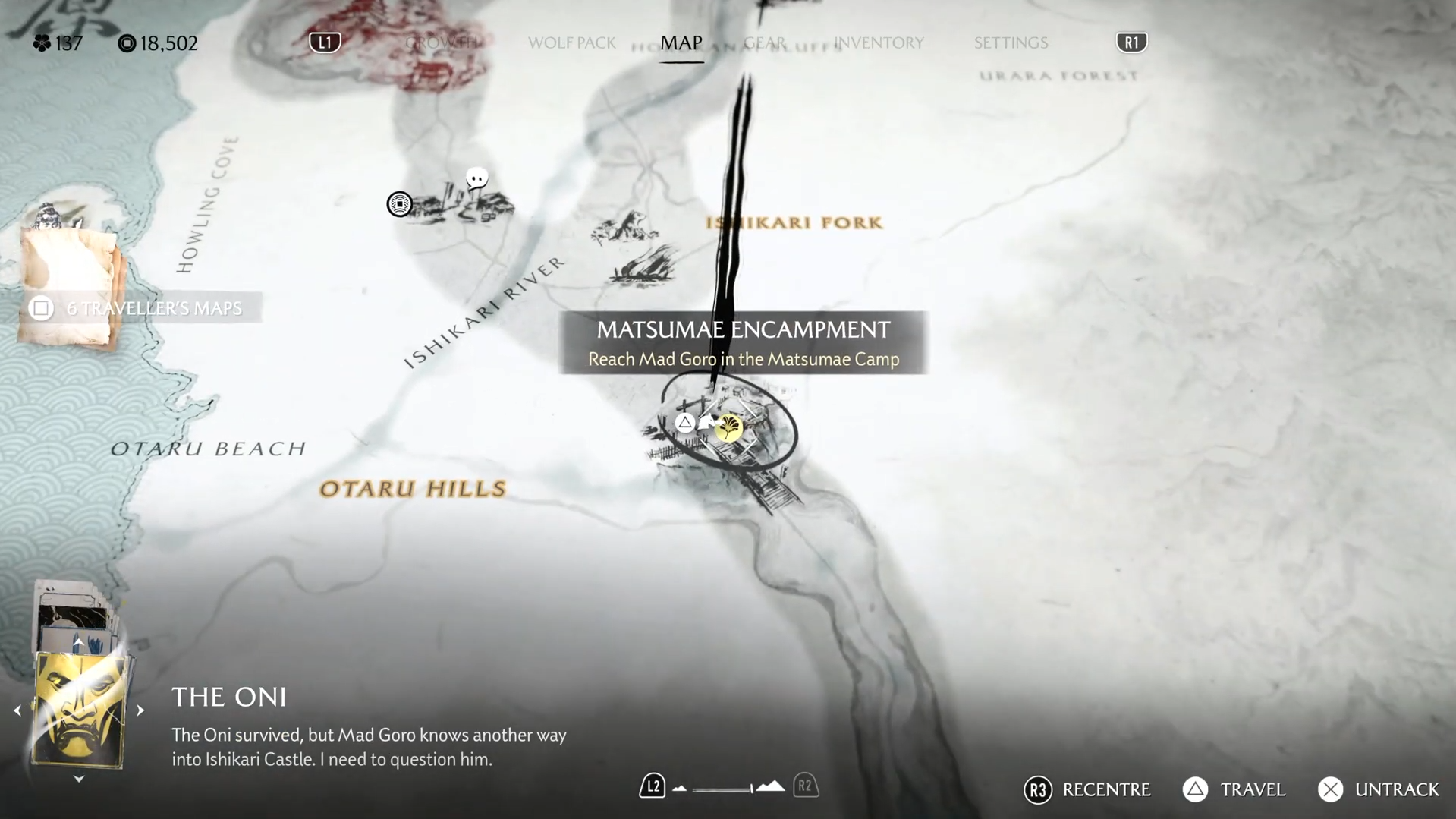Open the Wolf Pack tab
Screen dimensions: 1456x819
571,43
